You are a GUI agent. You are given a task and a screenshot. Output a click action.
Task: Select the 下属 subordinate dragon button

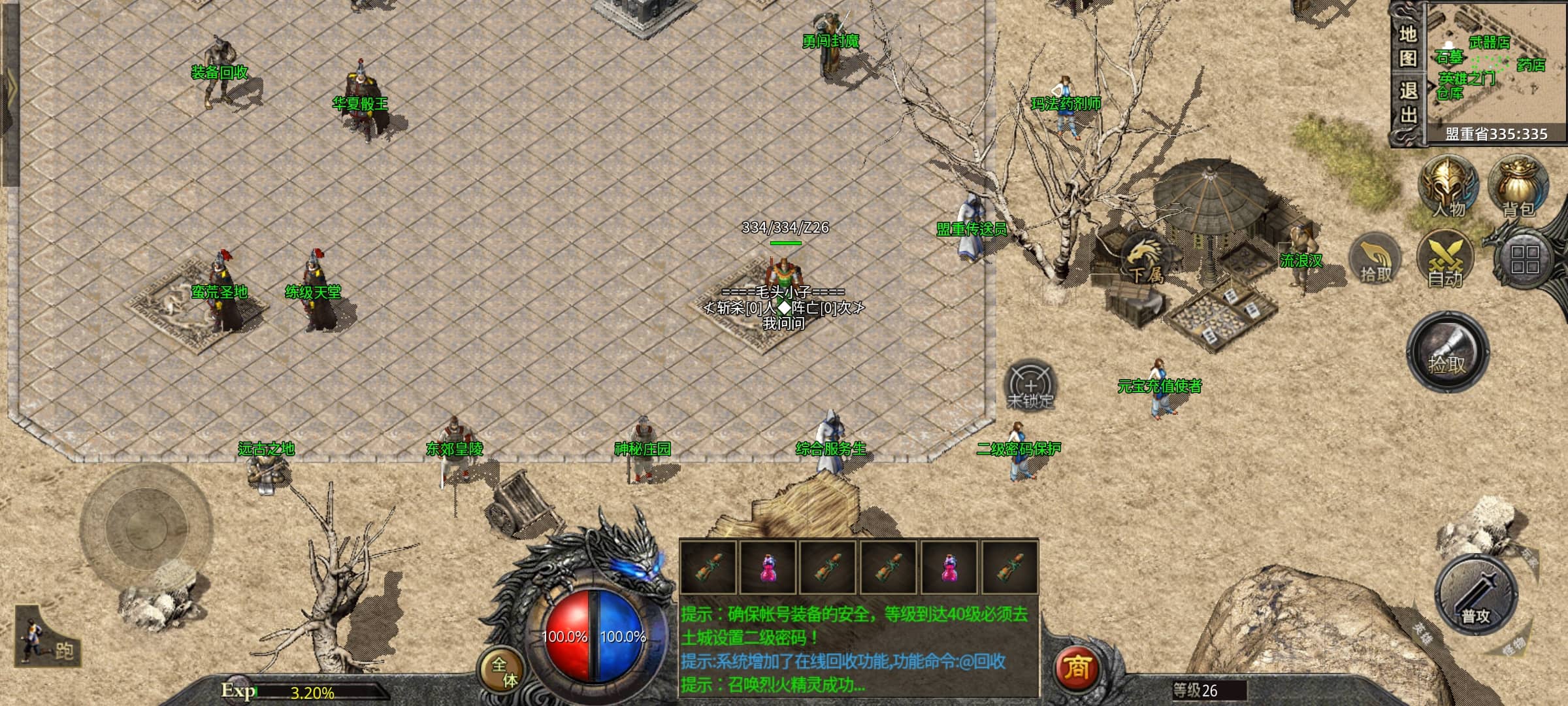pos(1145,260)
